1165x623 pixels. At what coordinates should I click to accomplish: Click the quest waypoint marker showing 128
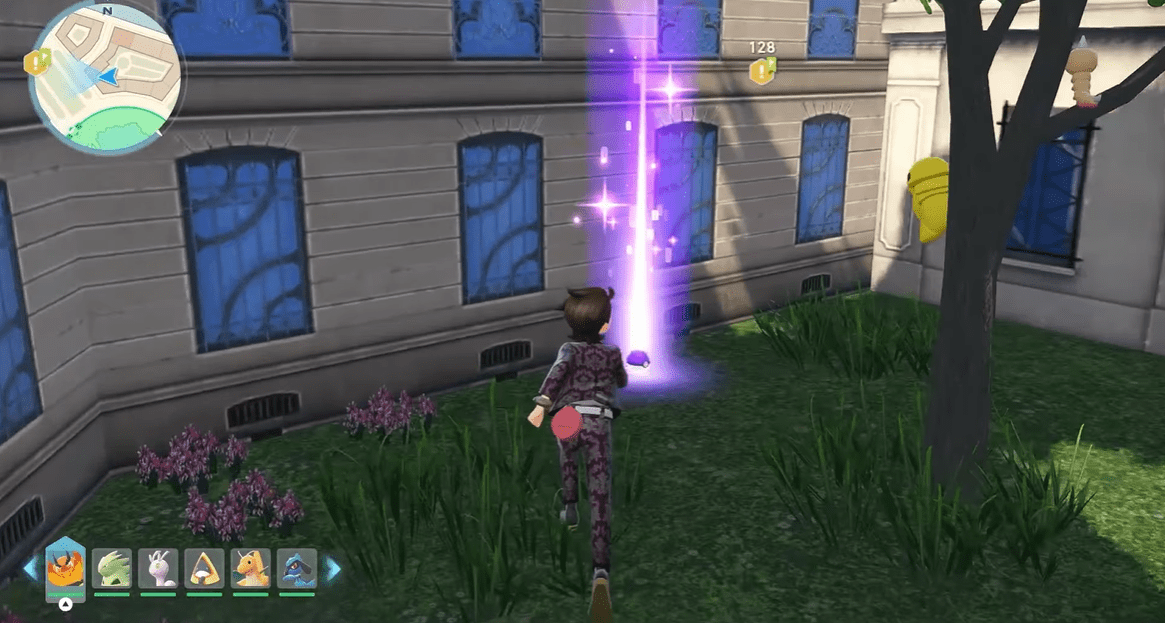[x=762, y=71]
